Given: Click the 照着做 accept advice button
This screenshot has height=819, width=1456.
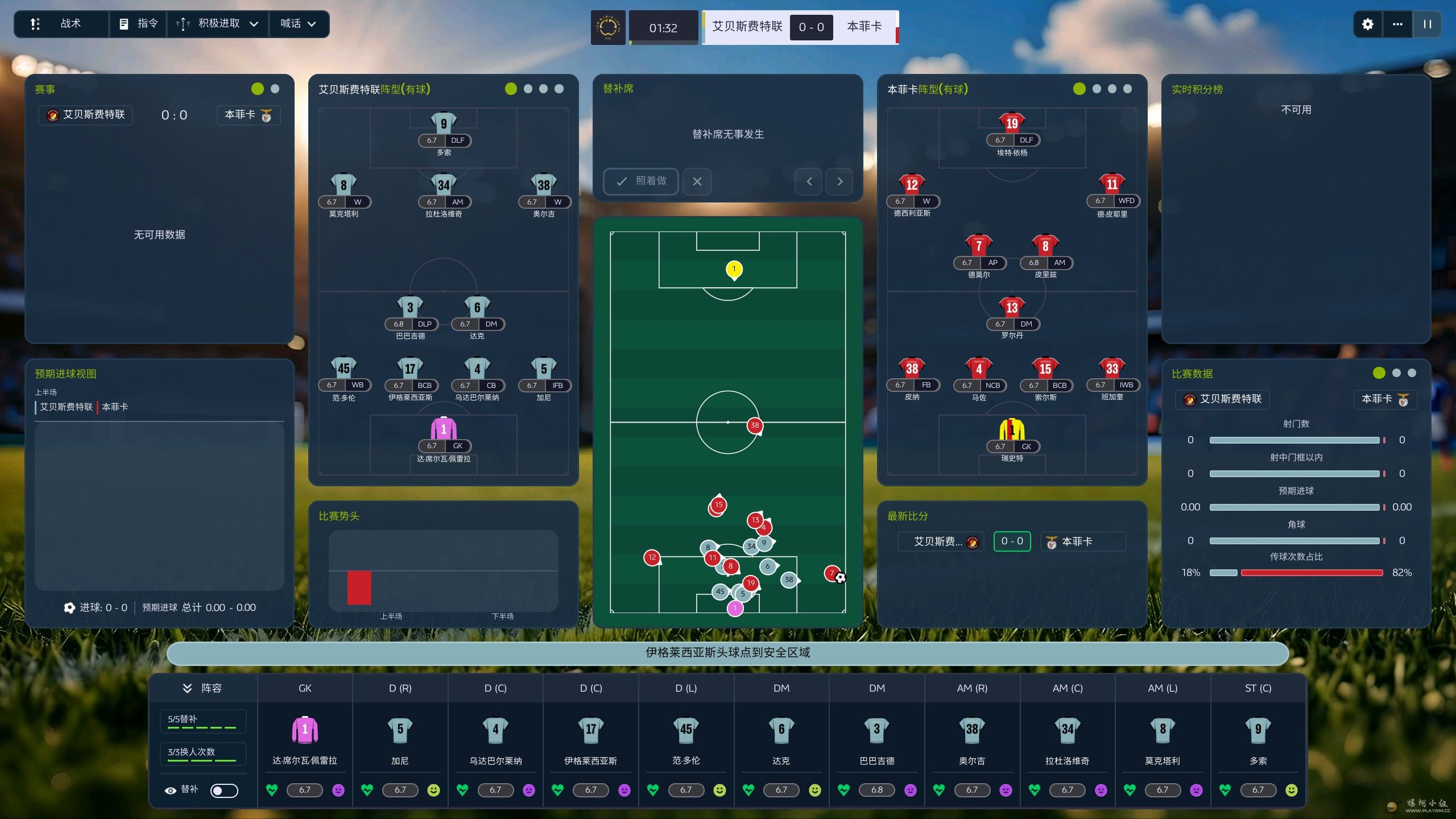Looking at the screenshot, I should (x=641, y=181).
